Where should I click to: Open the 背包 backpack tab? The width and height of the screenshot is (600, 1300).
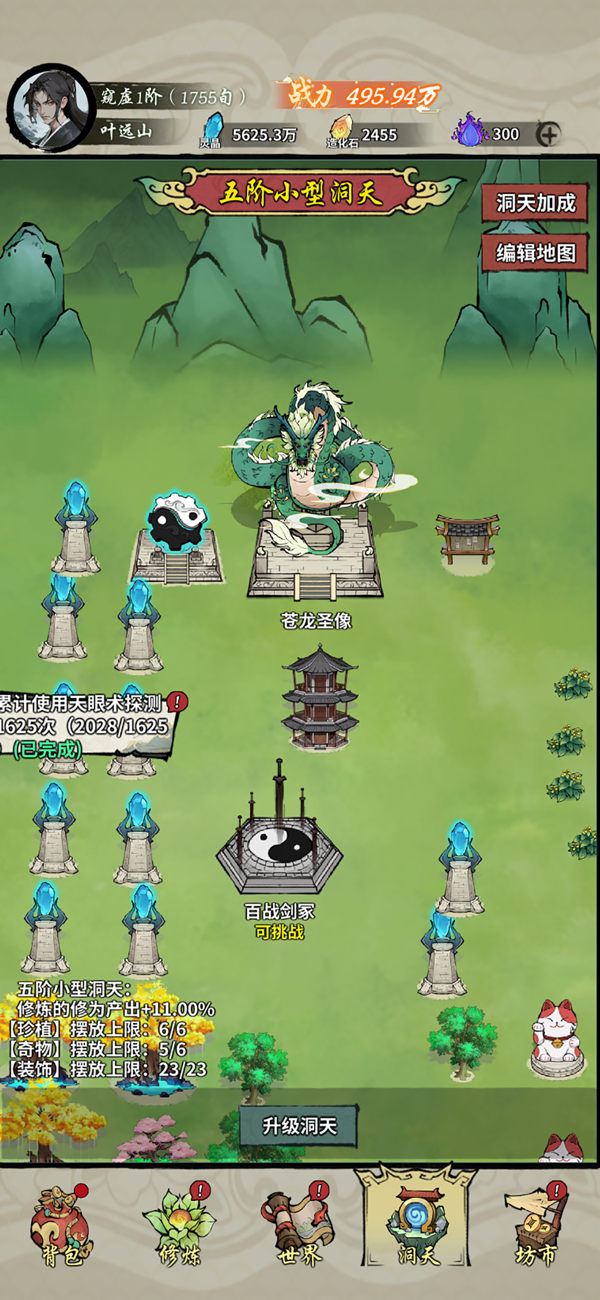tap(56, 1228)
